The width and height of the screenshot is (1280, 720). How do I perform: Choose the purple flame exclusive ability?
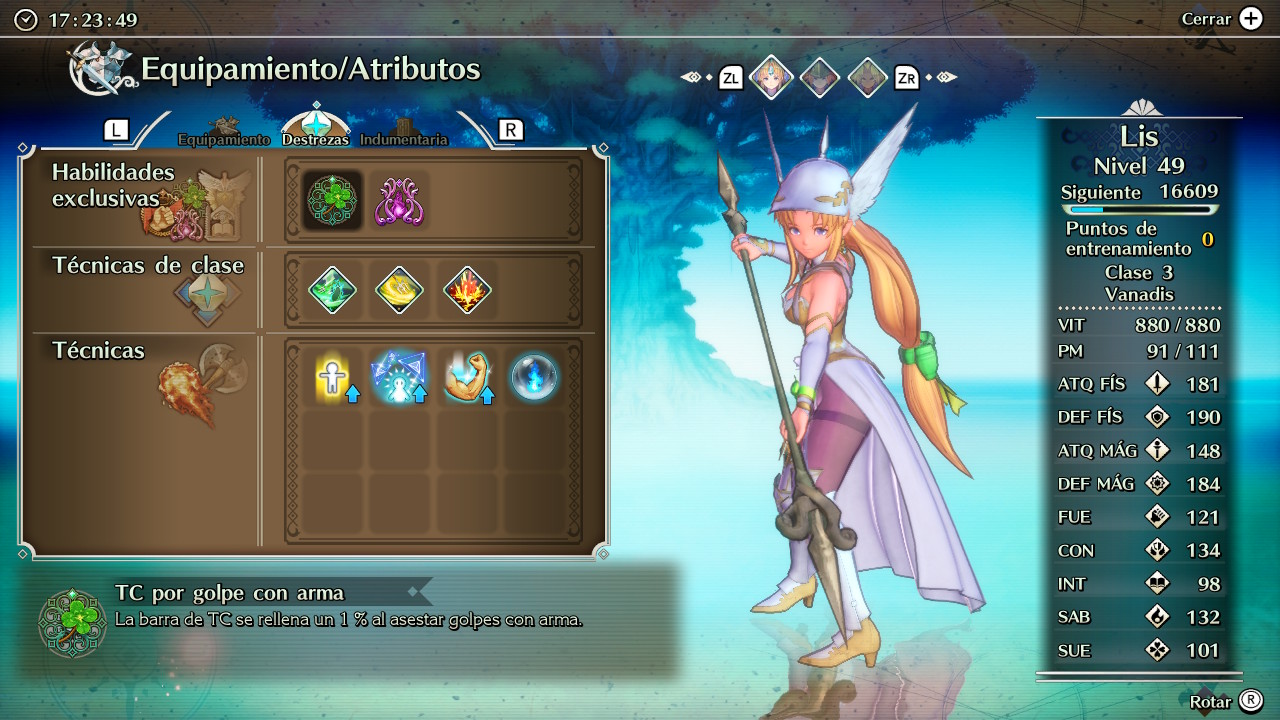[399, 200]
